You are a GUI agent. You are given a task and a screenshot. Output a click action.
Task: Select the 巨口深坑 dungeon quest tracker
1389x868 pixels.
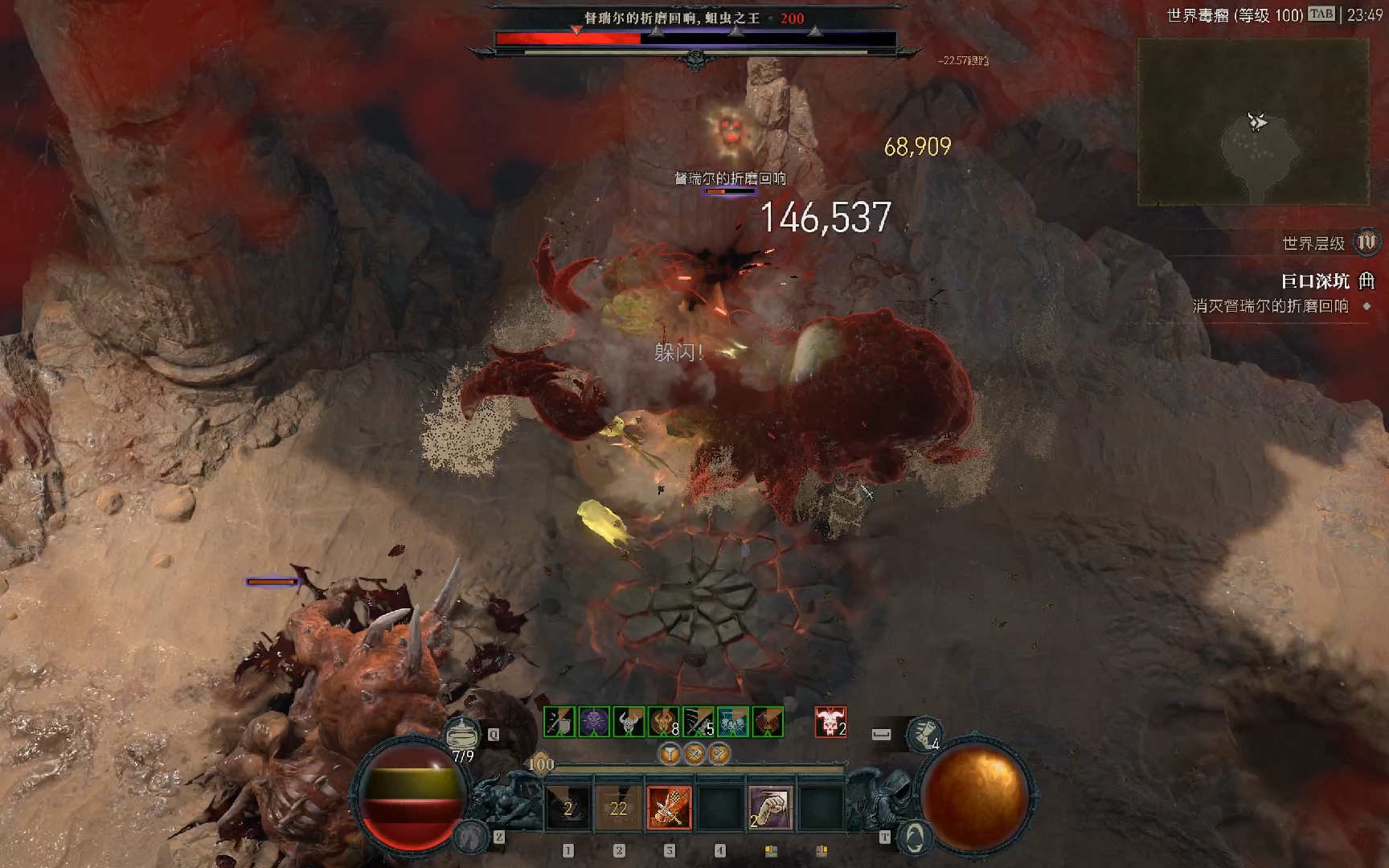coord(1315,281)
